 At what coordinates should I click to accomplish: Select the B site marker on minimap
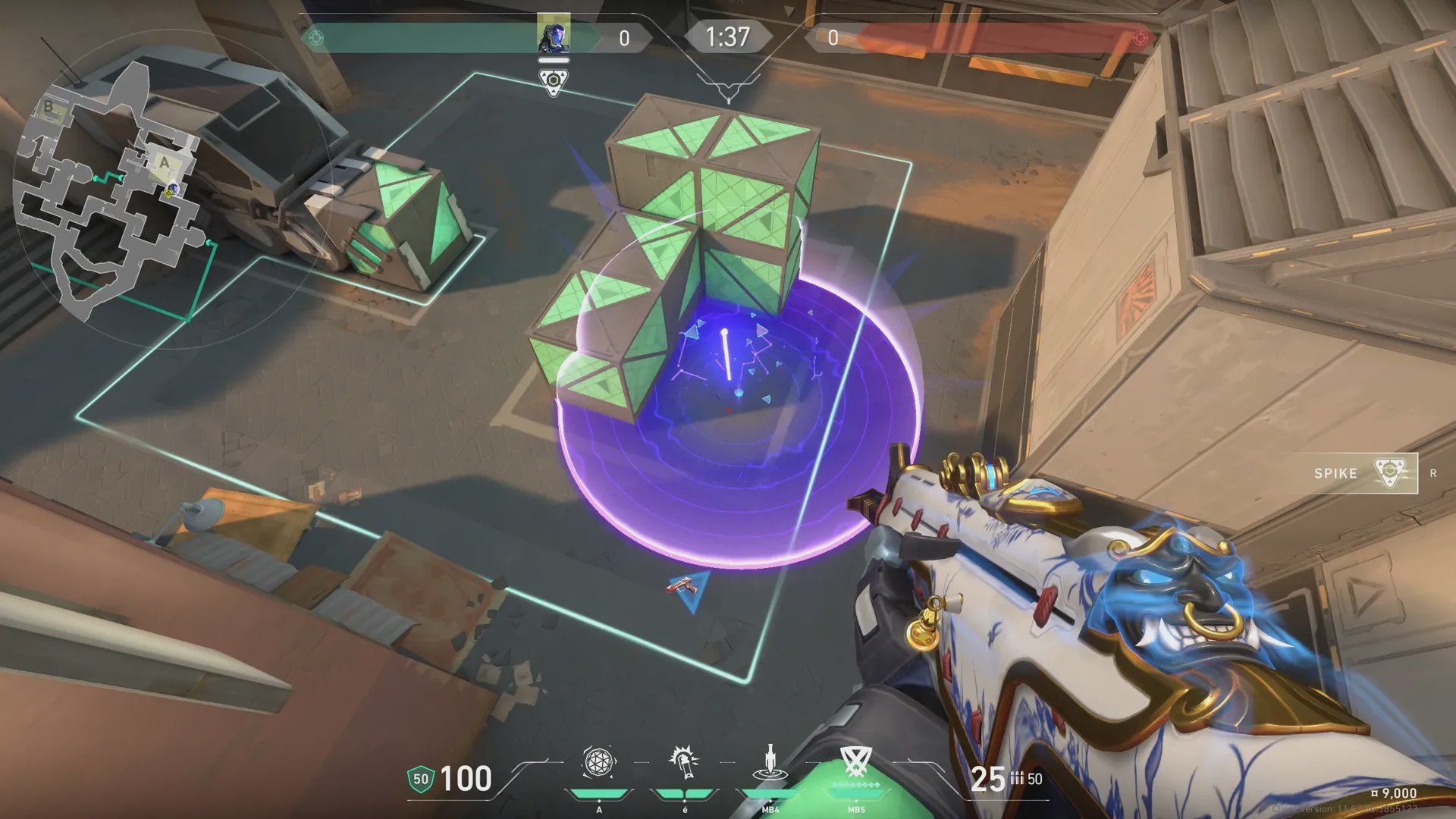(49, 107)
